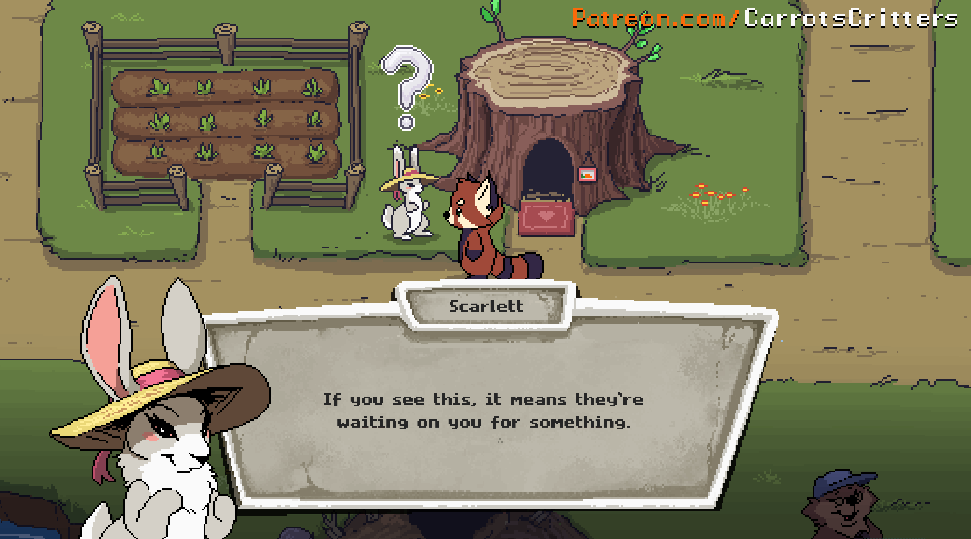This screenshot has height=539, width=971.
Task: Advance Scarlett's dialogue text box
Action: pos(483,411)
